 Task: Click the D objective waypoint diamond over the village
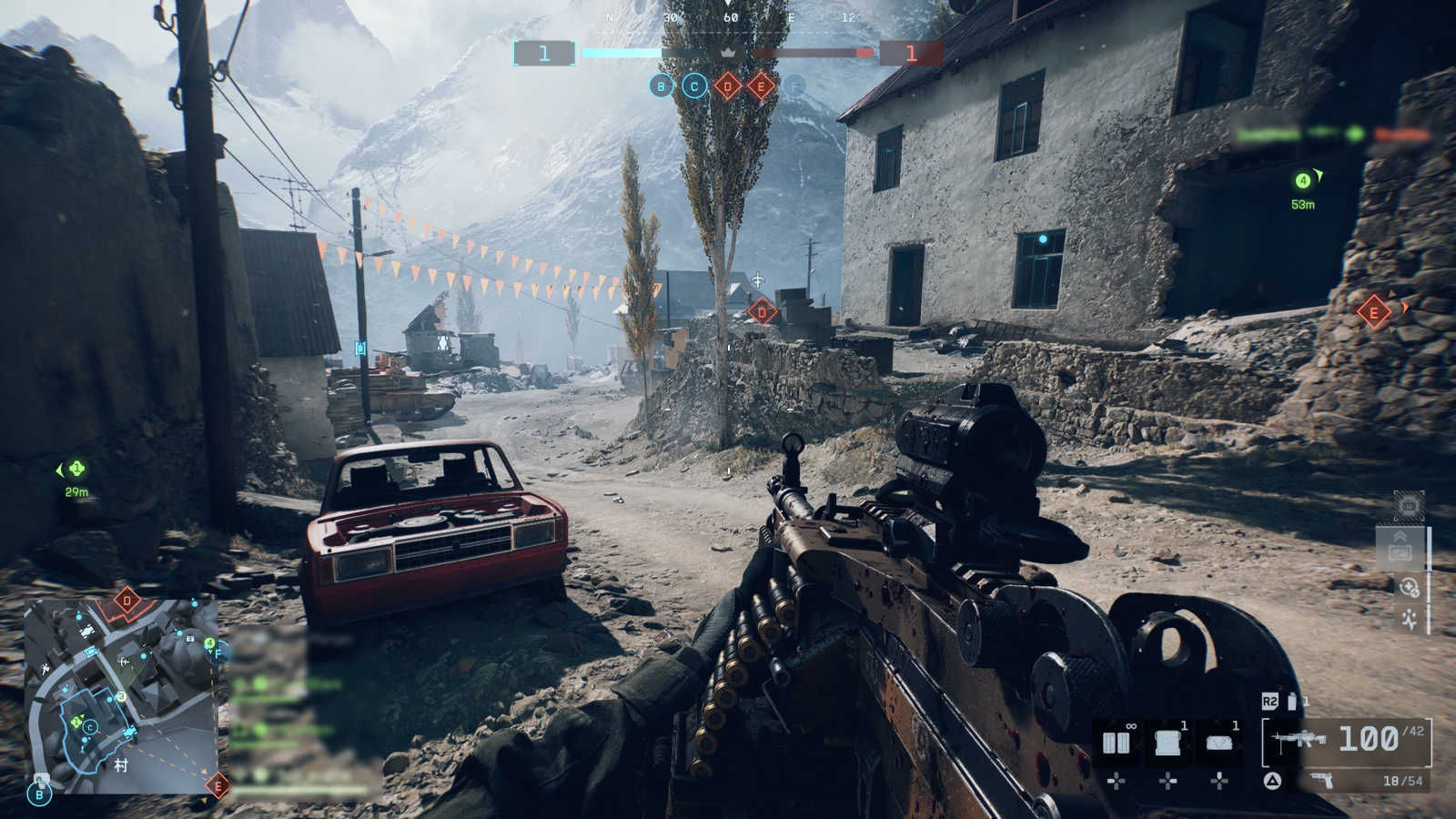point(762,313)
